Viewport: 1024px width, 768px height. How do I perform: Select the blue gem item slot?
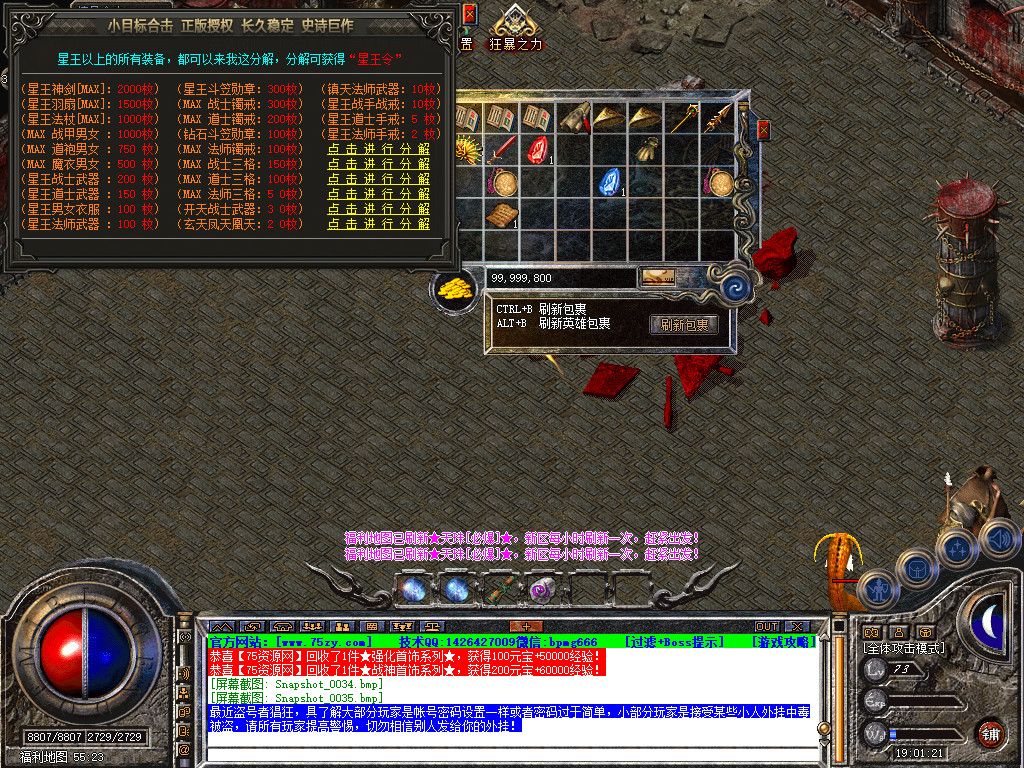point(609,183)
